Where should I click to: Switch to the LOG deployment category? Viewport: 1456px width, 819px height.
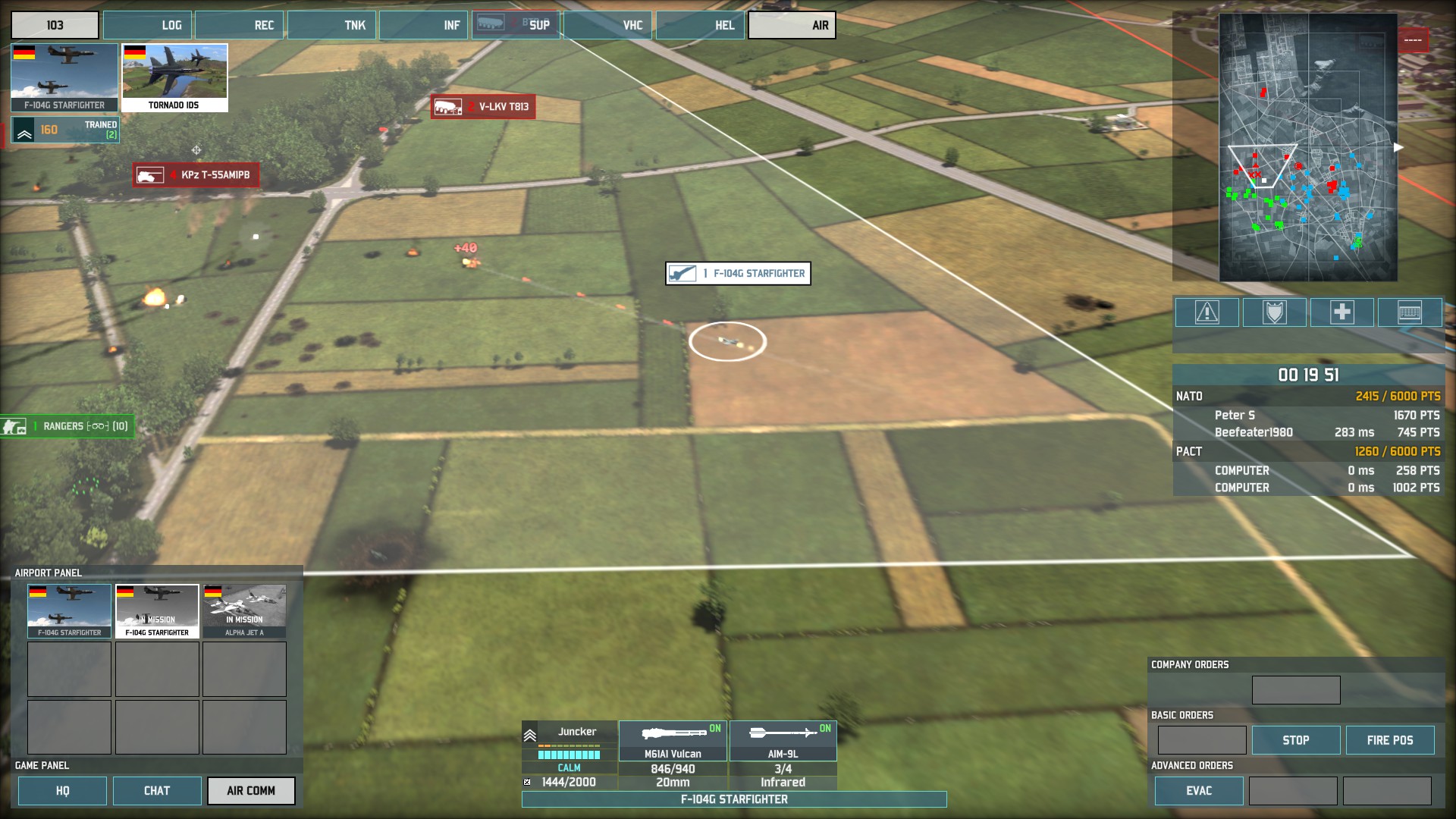click(148, 25)
